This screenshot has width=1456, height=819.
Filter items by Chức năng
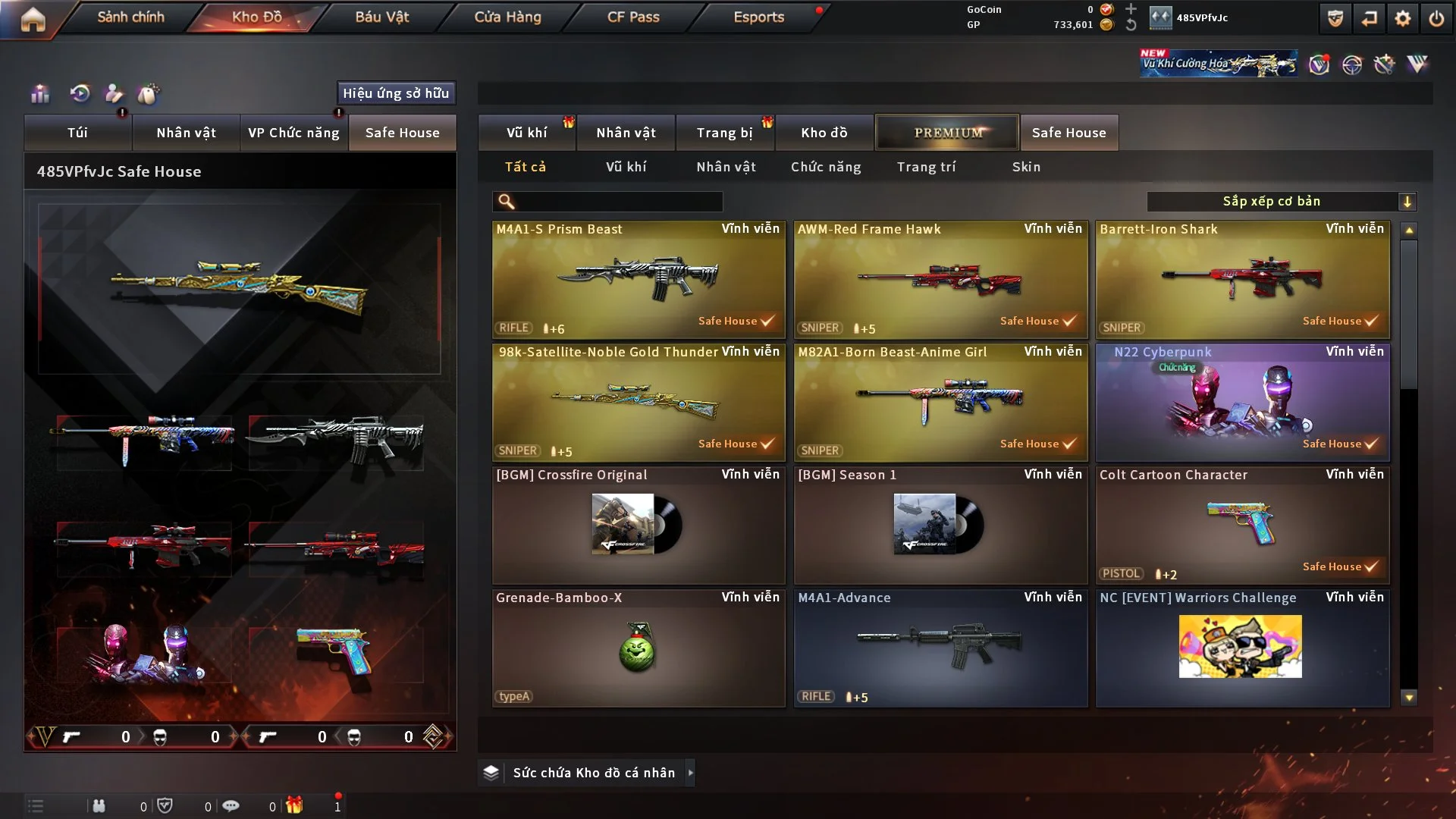[826, 167]
